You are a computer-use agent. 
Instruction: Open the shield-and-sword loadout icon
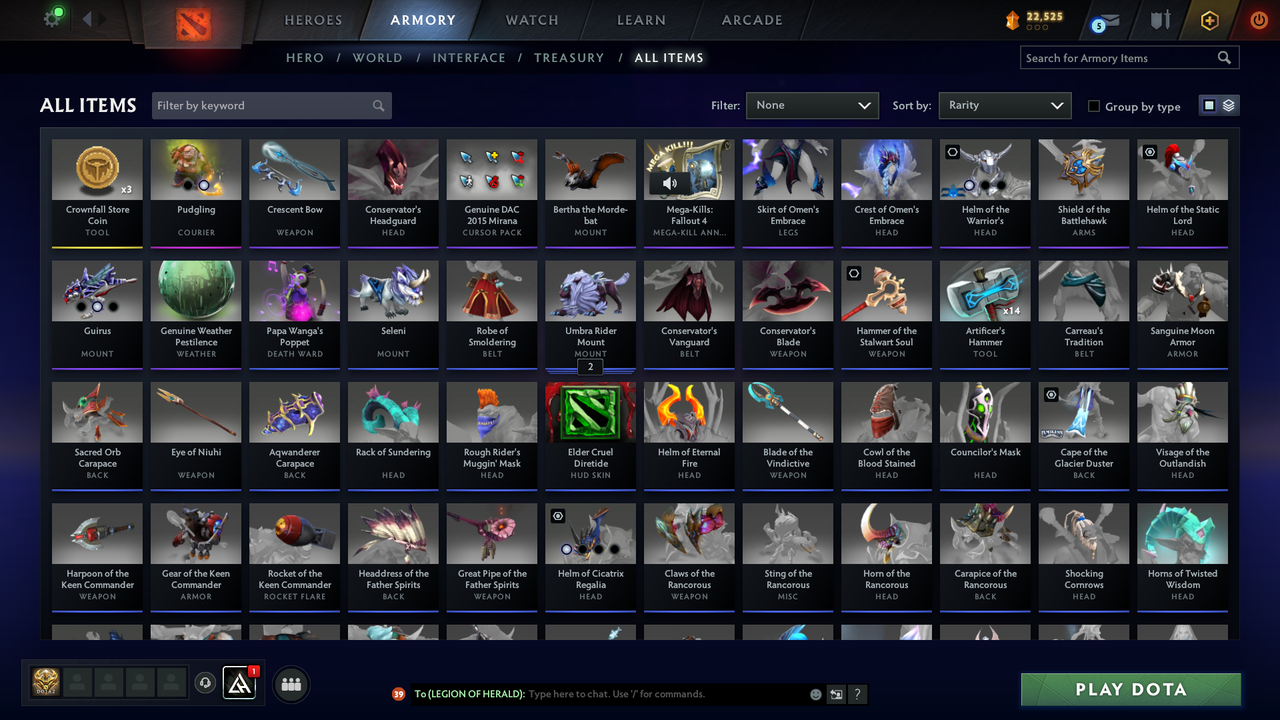[1161, 19]
